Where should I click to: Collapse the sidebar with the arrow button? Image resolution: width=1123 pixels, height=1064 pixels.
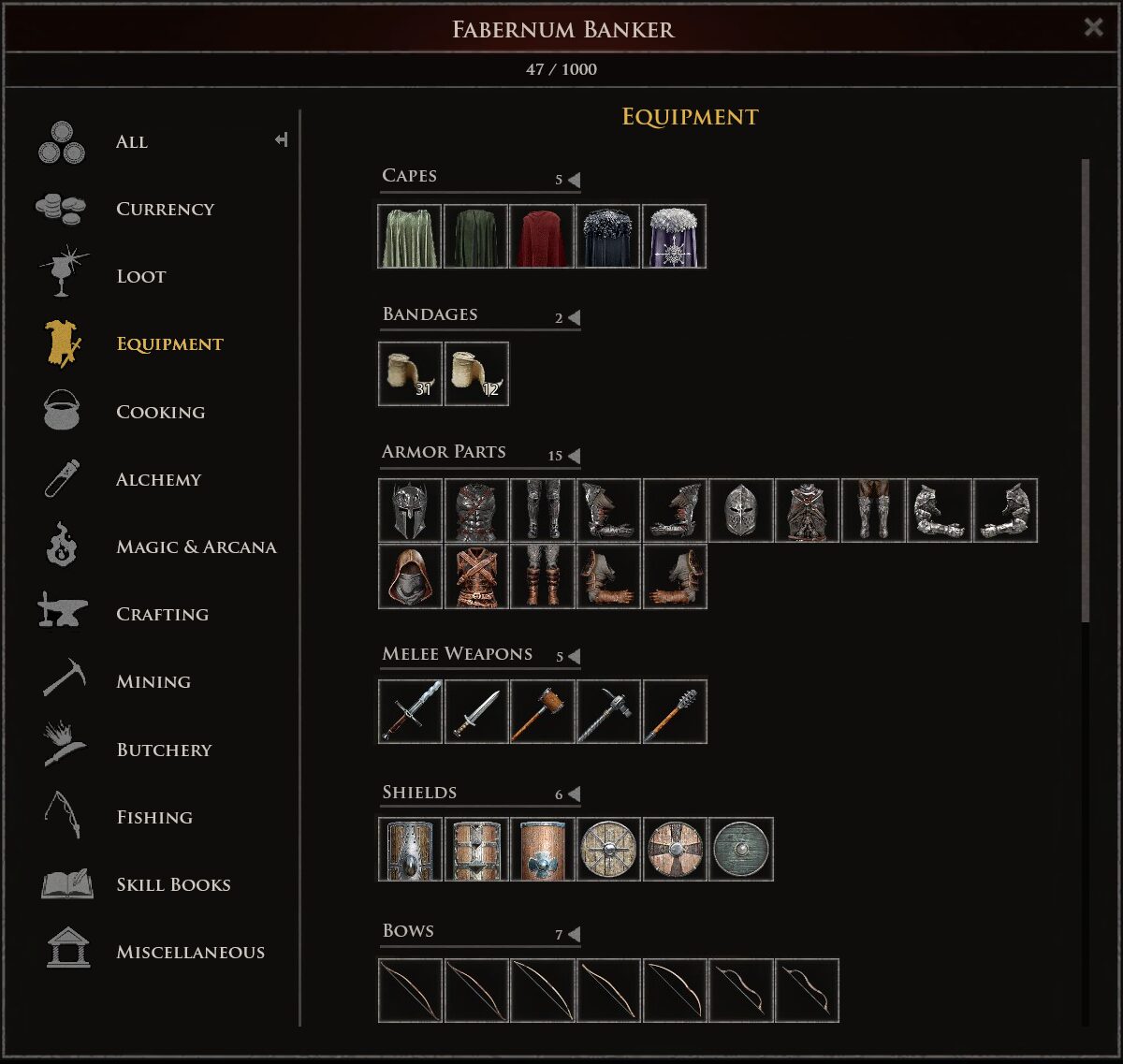coord(281,140)
